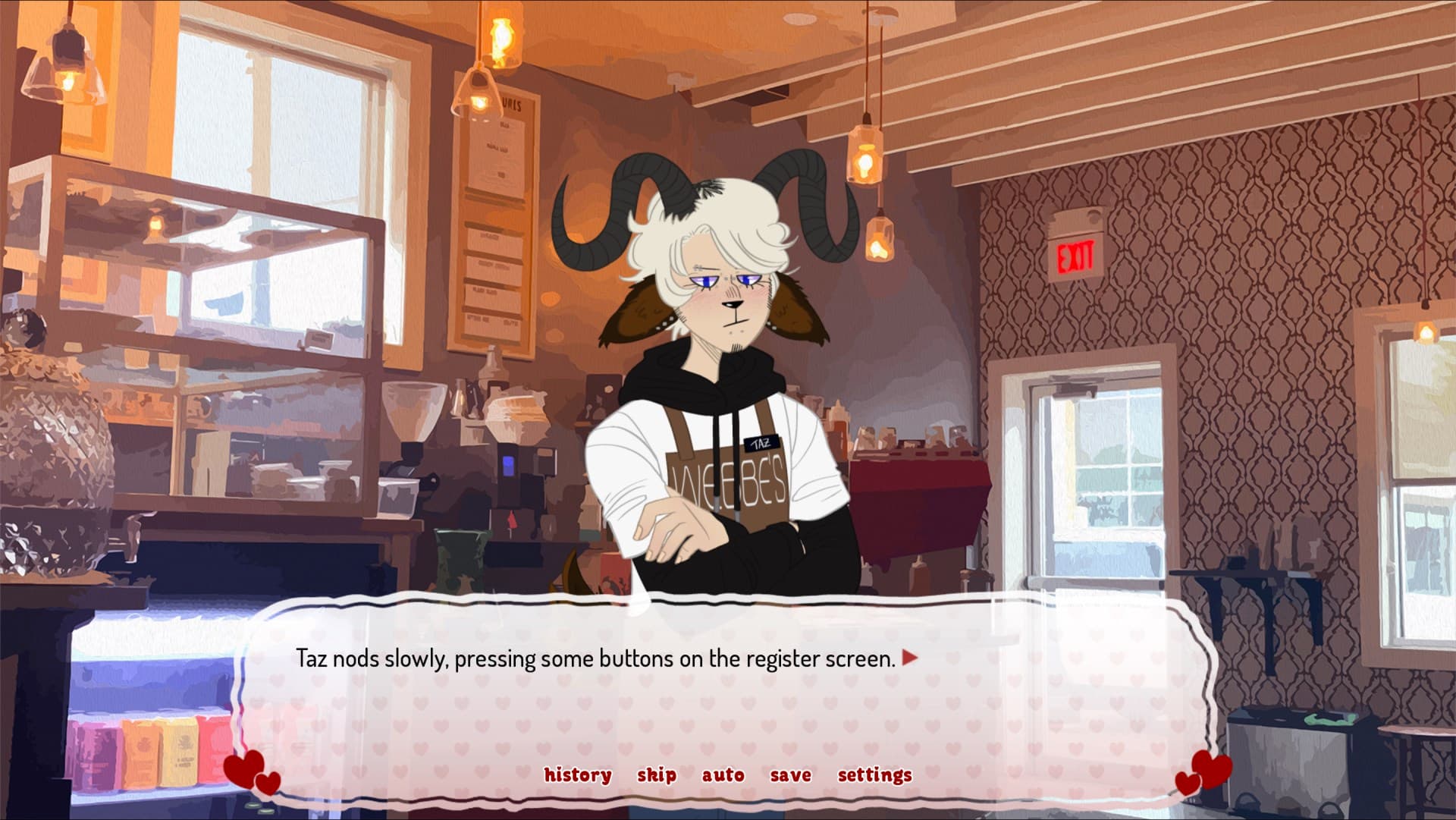The image size is (1456, 820).
Task: Select the skip option
Action: click(x=657, y=775)
